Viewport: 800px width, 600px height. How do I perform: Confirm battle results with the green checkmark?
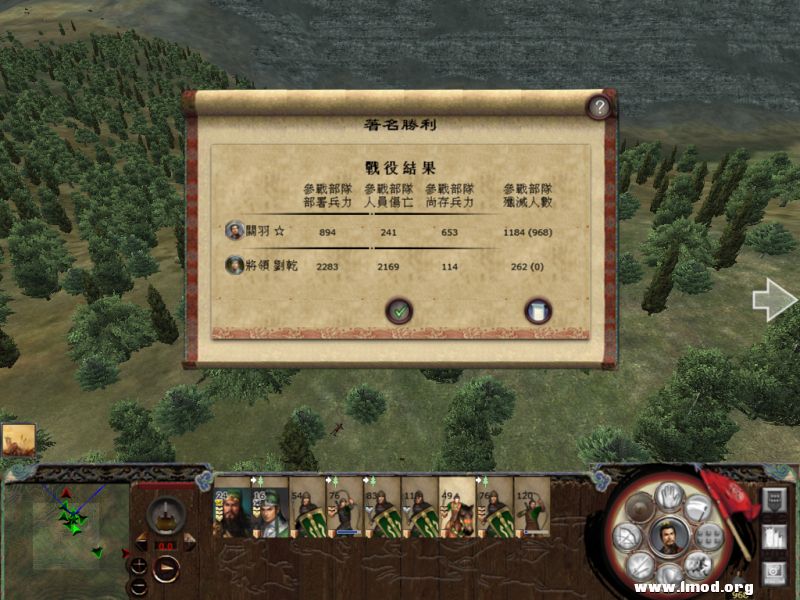[x=399, y=311]
